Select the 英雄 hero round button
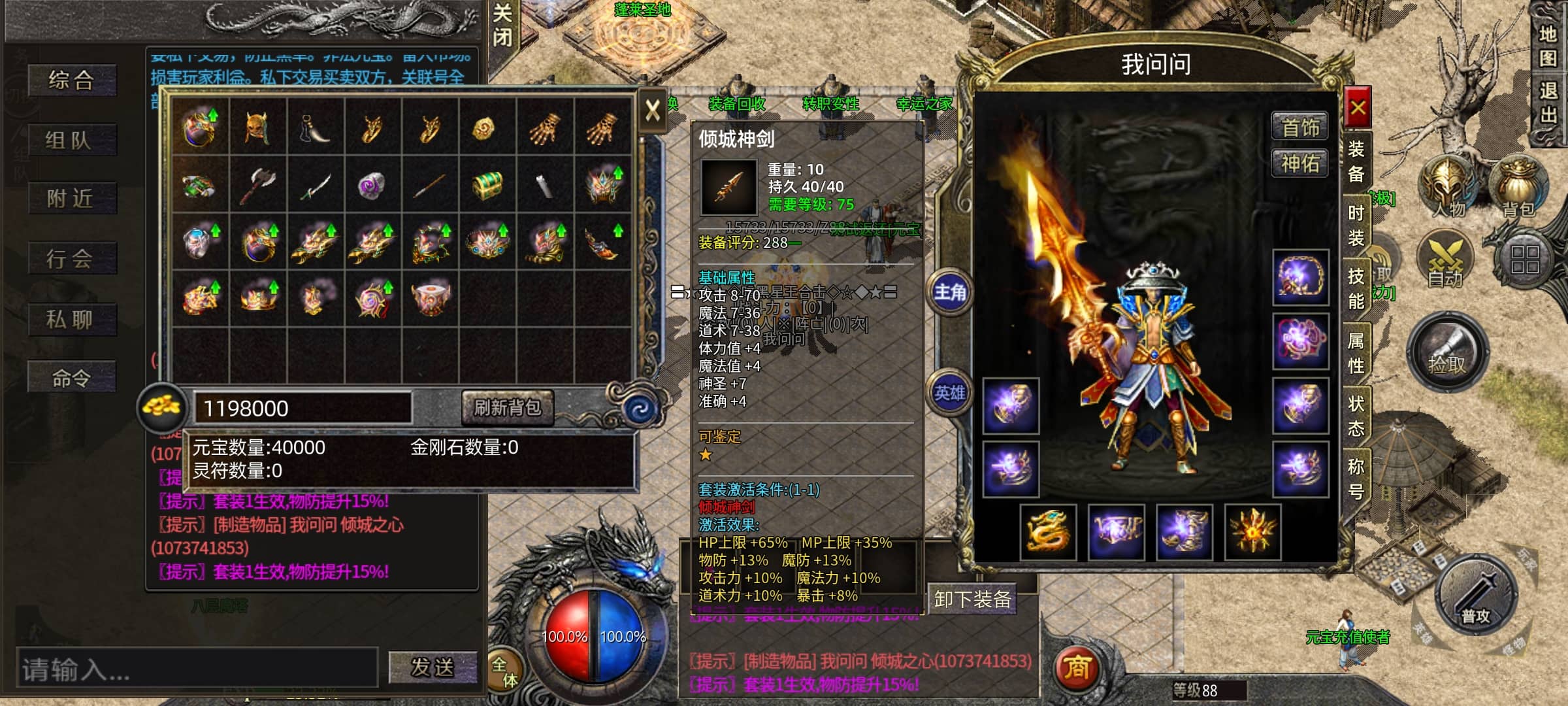The image size is (1568, 706). tap(950, 393)
